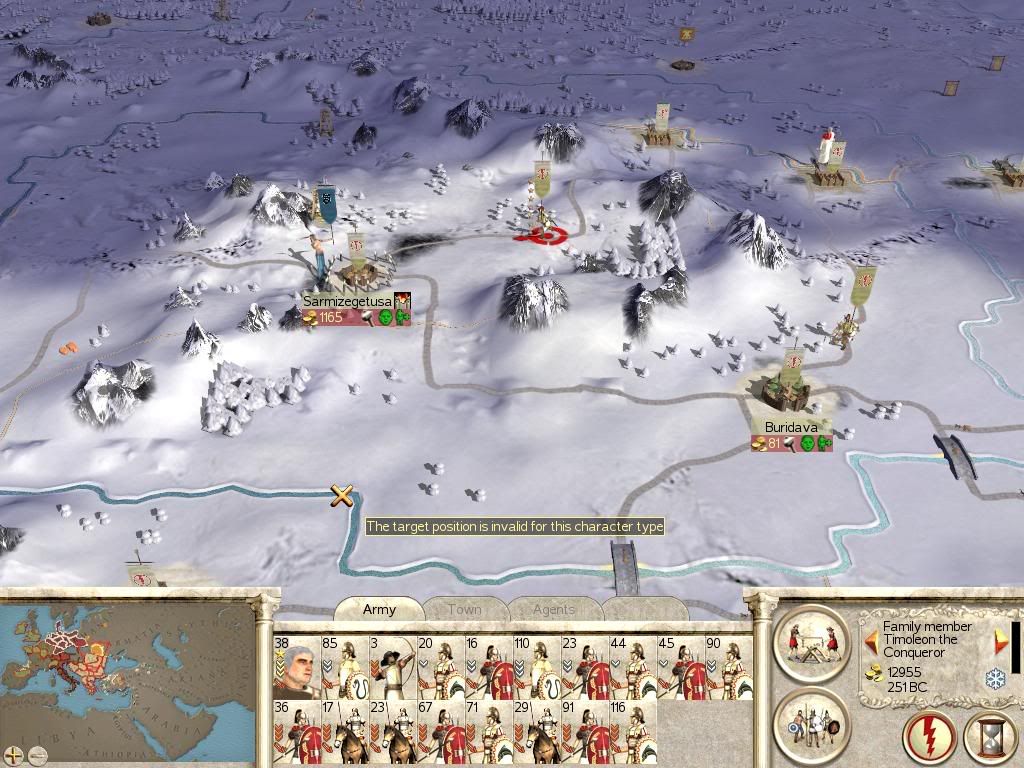This screenshot has width=1024, height=768.
Task: Switch to the Agents tab
Action: (x=553, y=609)
